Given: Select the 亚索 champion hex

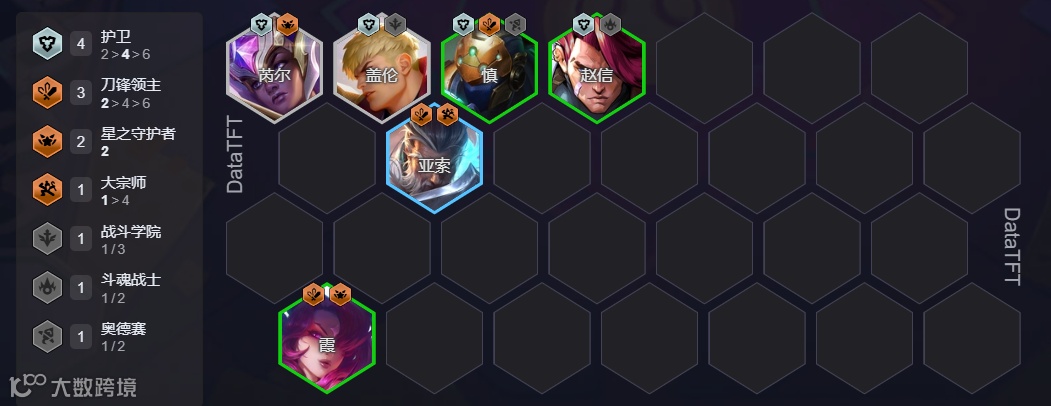Looking at the screenshot, I should [x=435, y=165].
